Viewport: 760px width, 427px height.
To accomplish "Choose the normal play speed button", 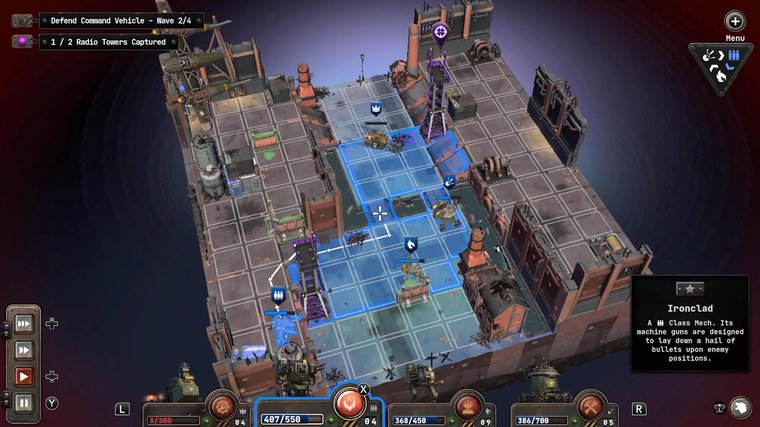I will (x=23, y=377).
